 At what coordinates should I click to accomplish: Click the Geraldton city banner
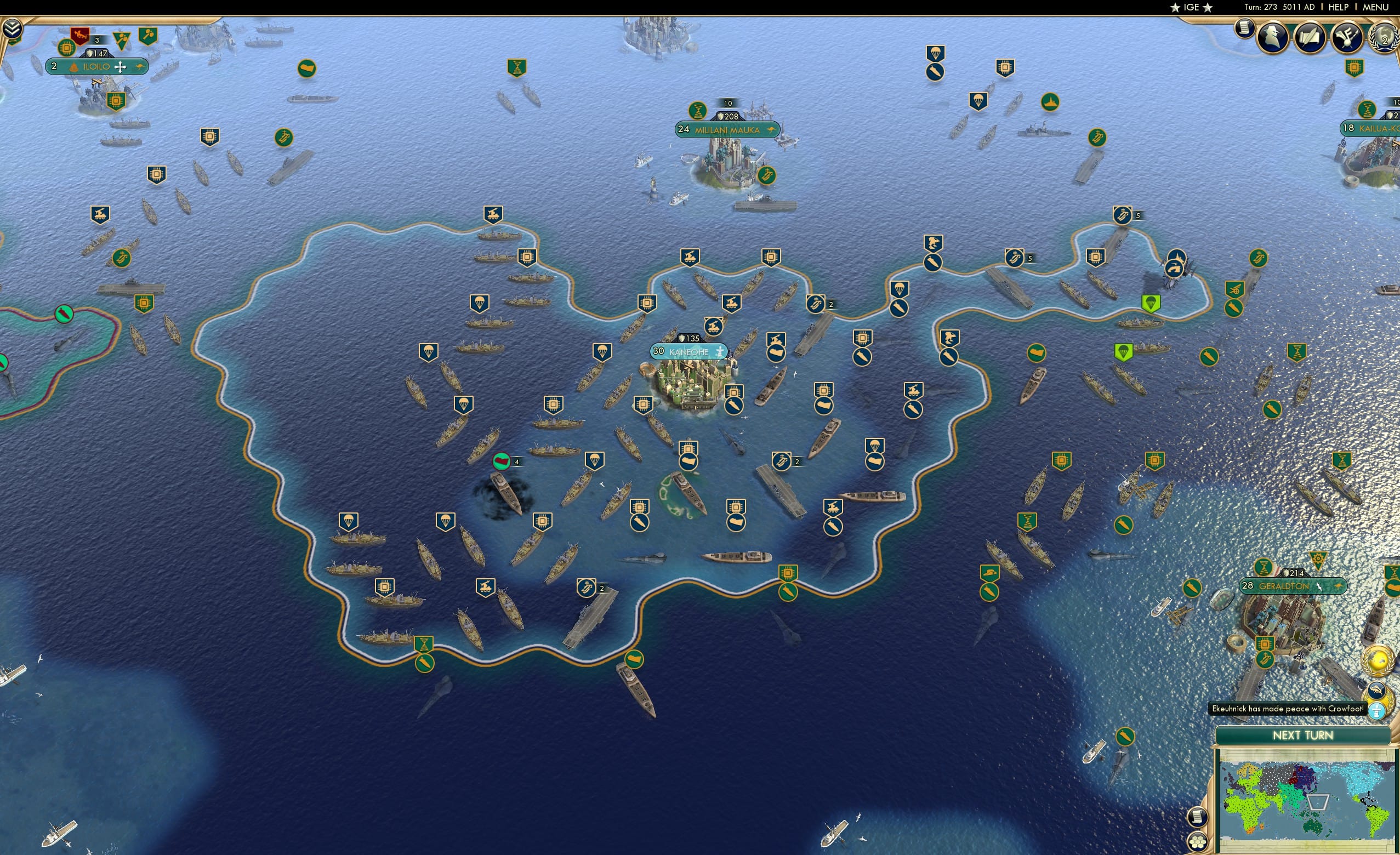(1291, 586)
